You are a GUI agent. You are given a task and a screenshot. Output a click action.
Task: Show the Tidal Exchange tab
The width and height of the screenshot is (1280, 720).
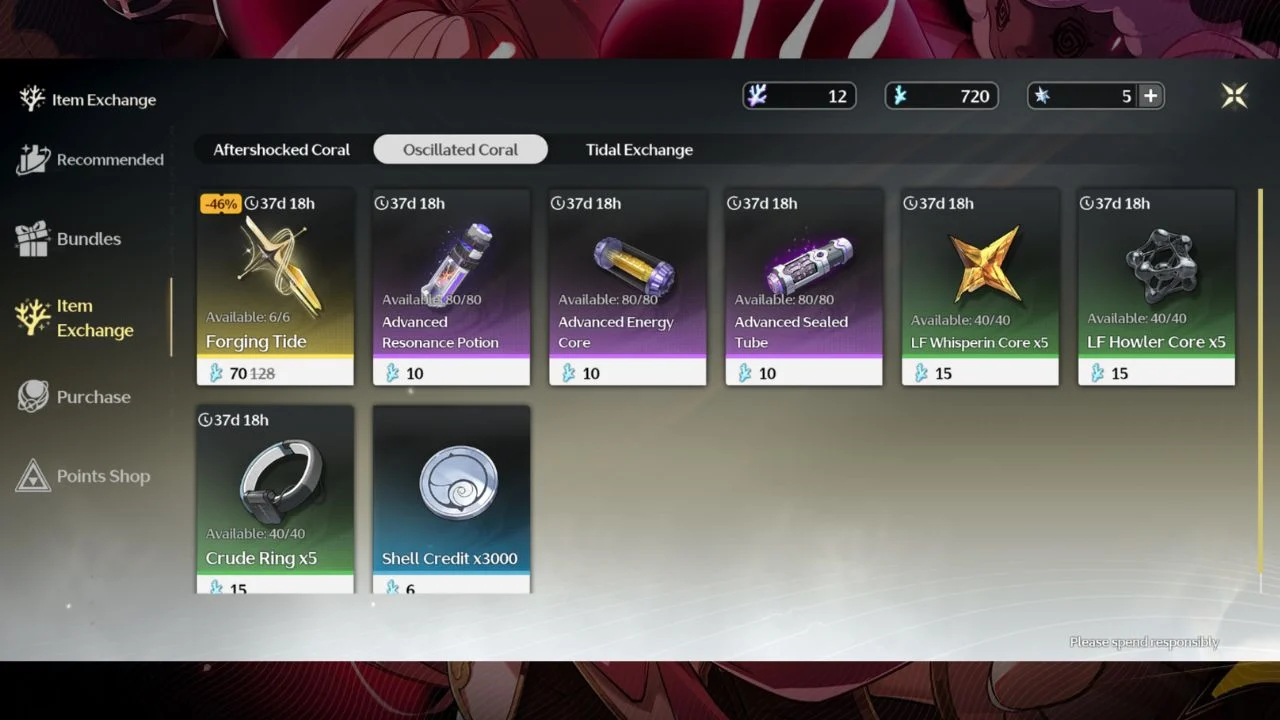[639, 150]
